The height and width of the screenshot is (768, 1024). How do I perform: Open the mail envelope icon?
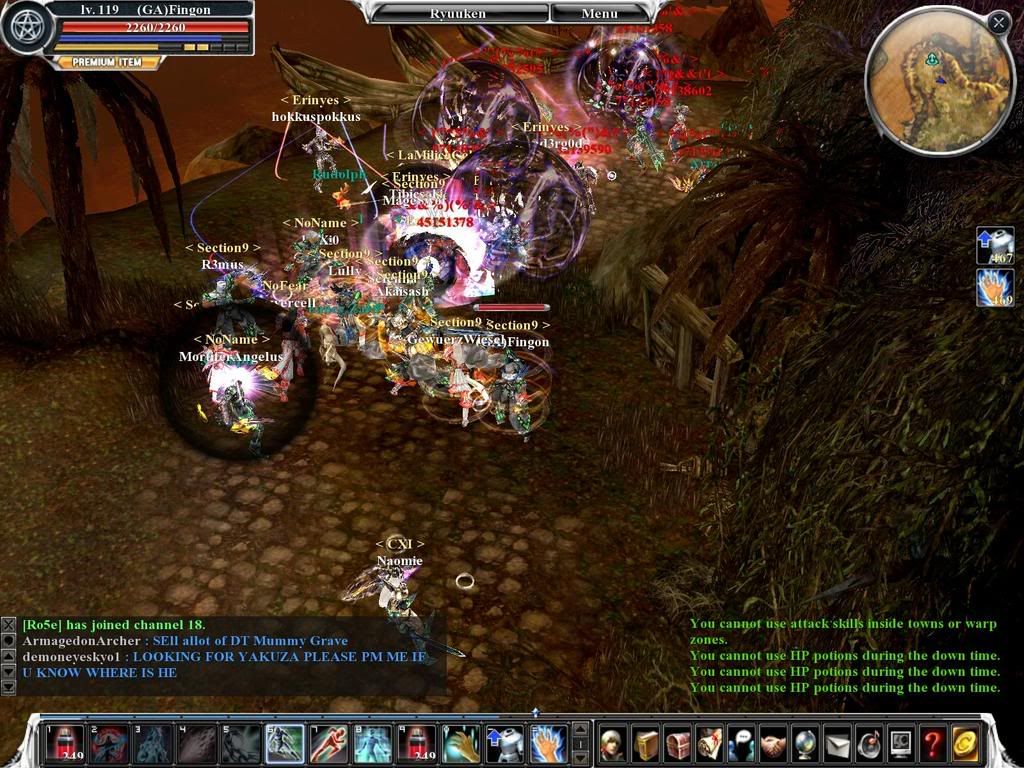pyautogui.click(x=837, y=743)
